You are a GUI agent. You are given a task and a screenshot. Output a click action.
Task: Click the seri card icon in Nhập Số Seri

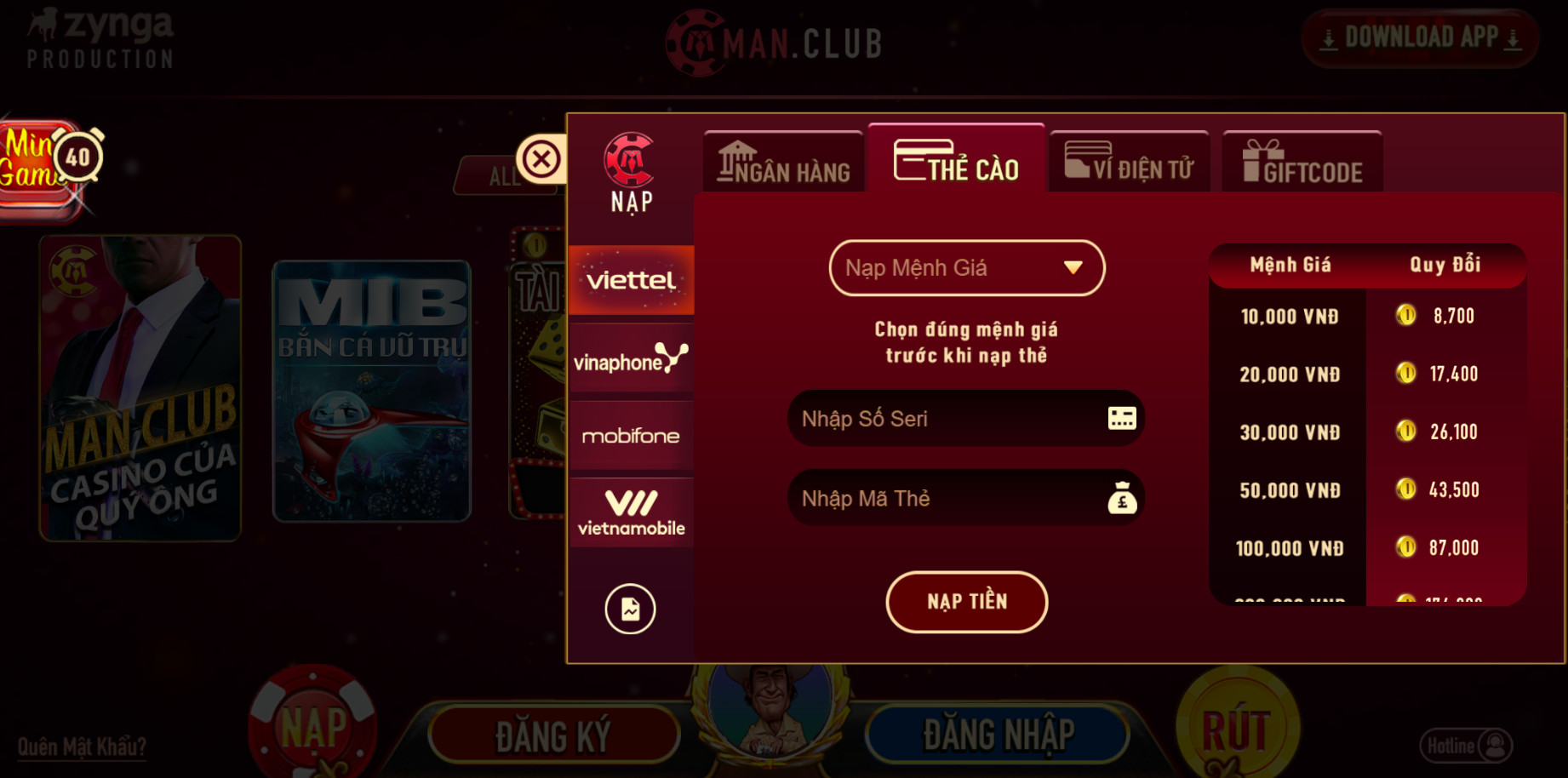1122,418
